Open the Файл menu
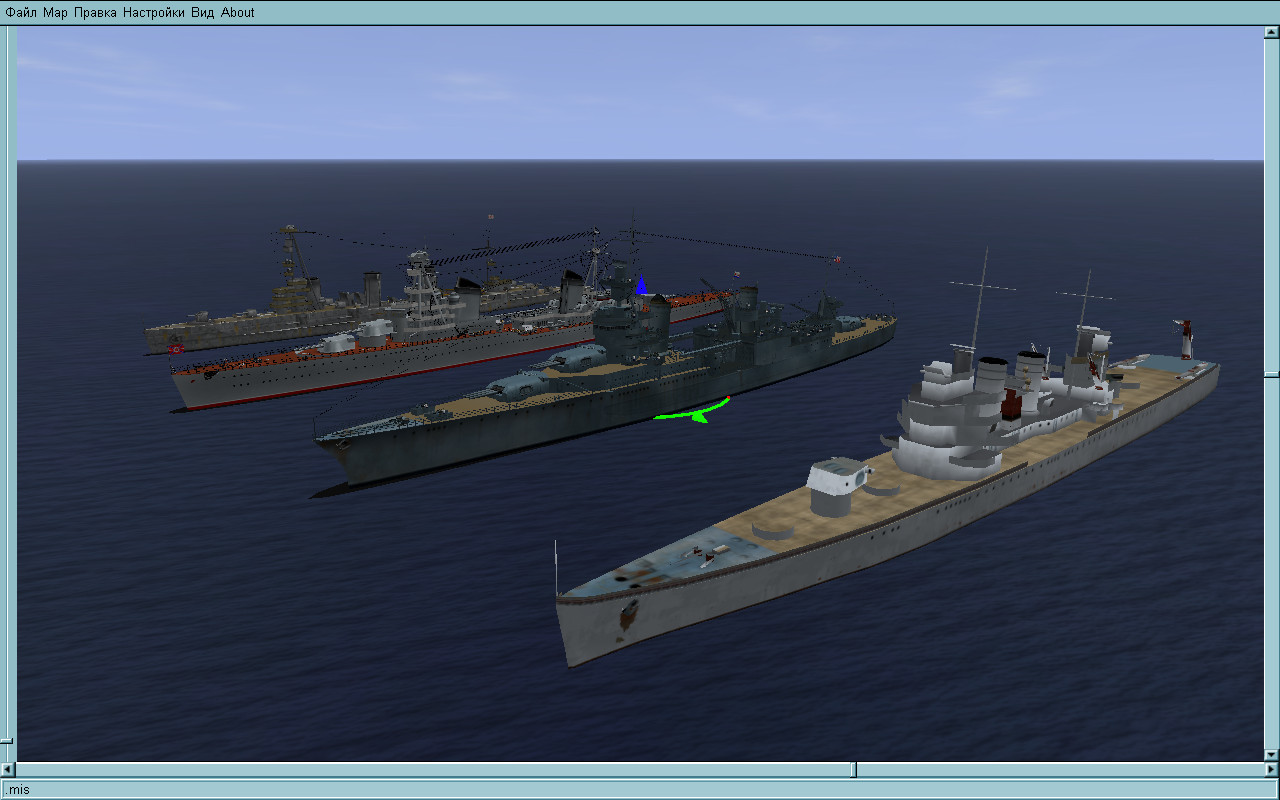This screenshot has height=800, width=1280. pyautogui.click(x=21, y=12)
